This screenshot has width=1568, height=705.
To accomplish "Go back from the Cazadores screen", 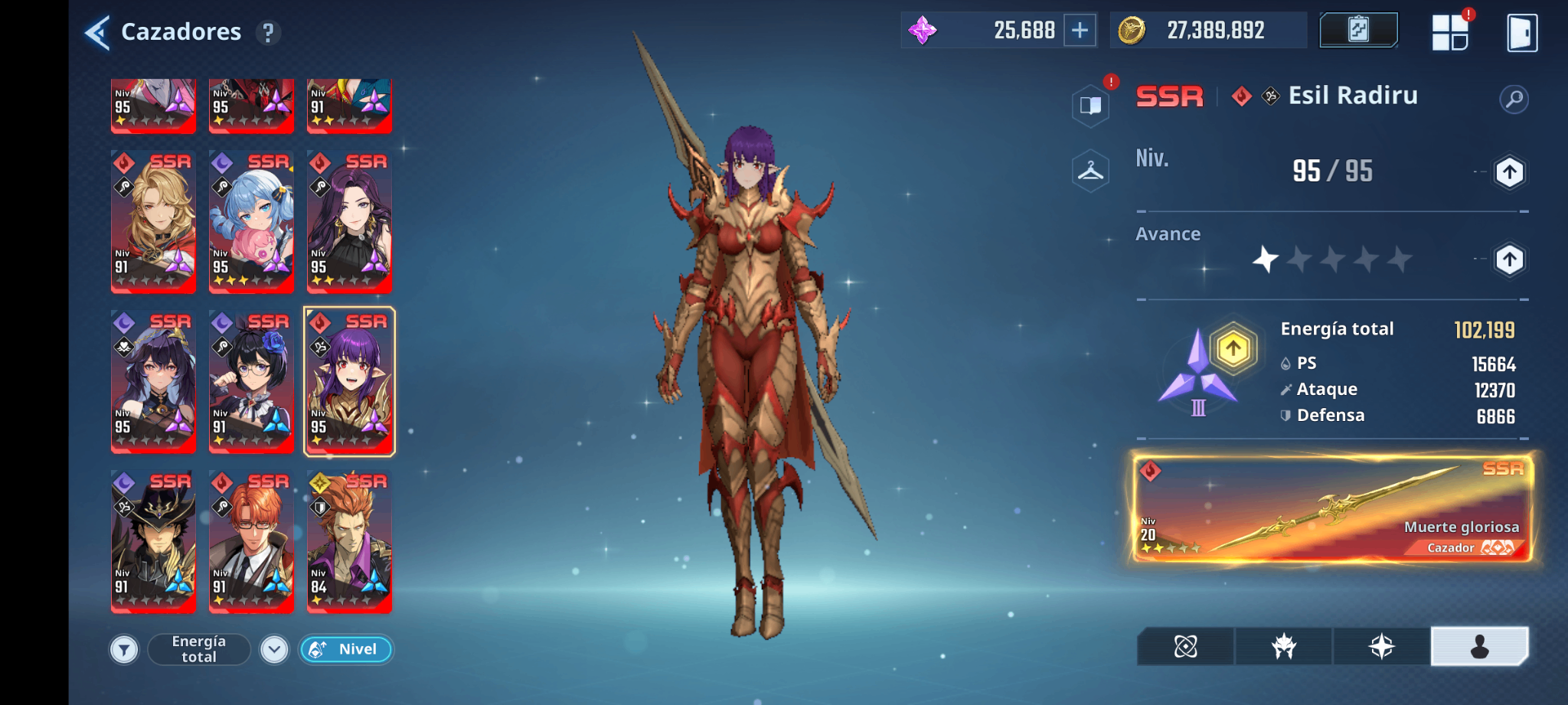I will 98,32.
